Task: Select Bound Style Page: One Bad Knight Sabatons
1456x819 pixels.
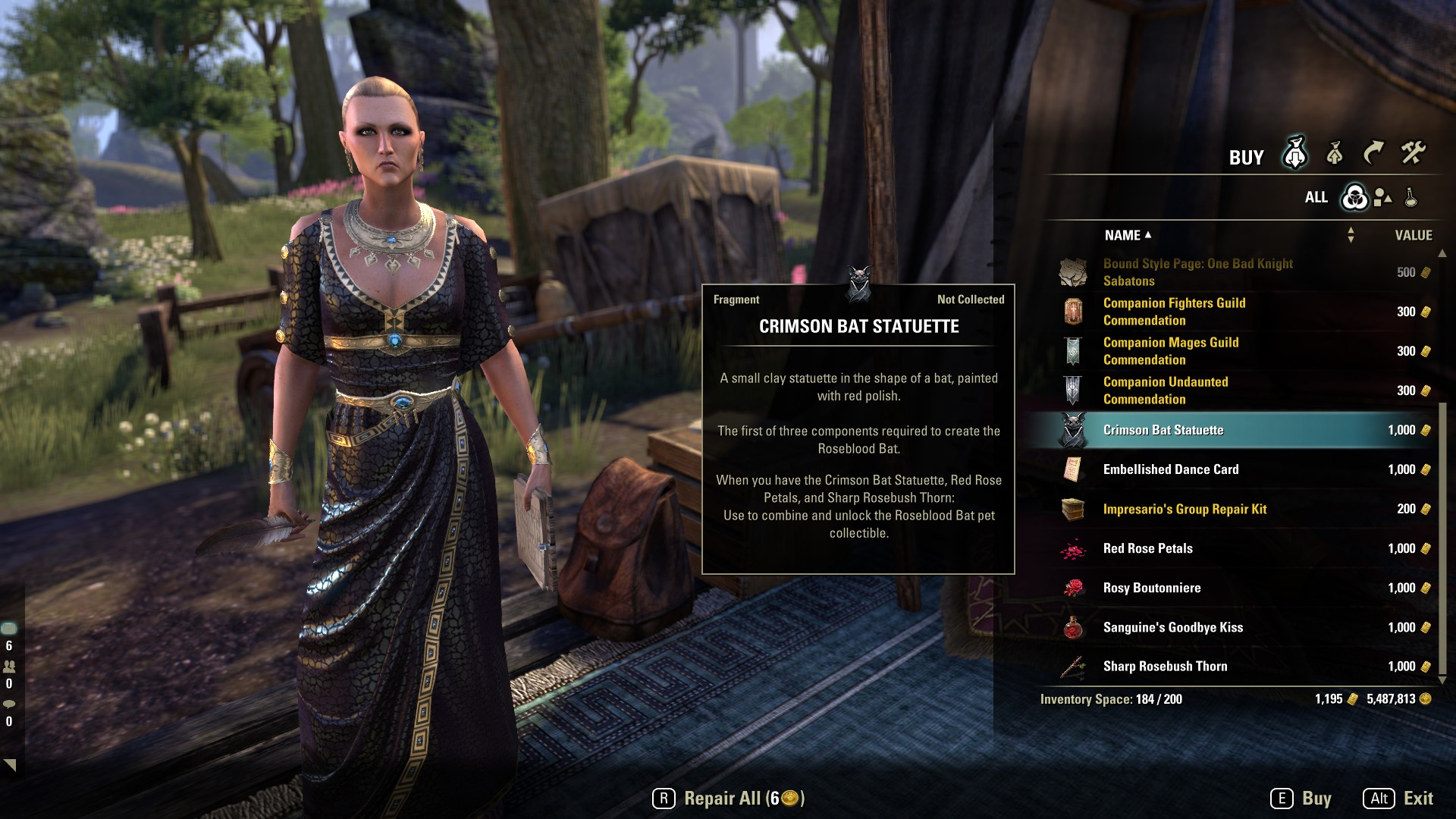Action: (x=1198, y=272)
